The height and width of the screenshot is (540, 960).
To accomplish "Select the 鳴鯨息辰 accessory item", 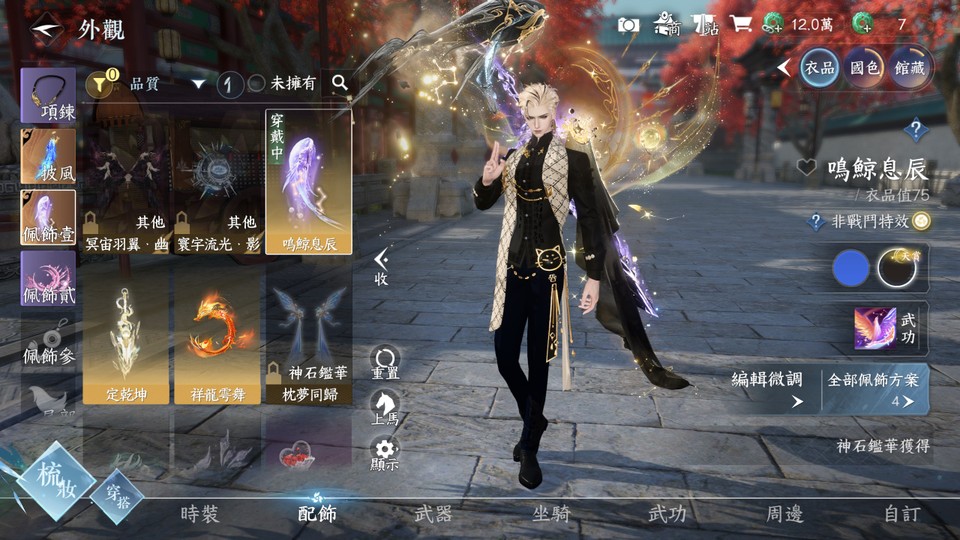I will pyautogui.click(x=308, y=182).
